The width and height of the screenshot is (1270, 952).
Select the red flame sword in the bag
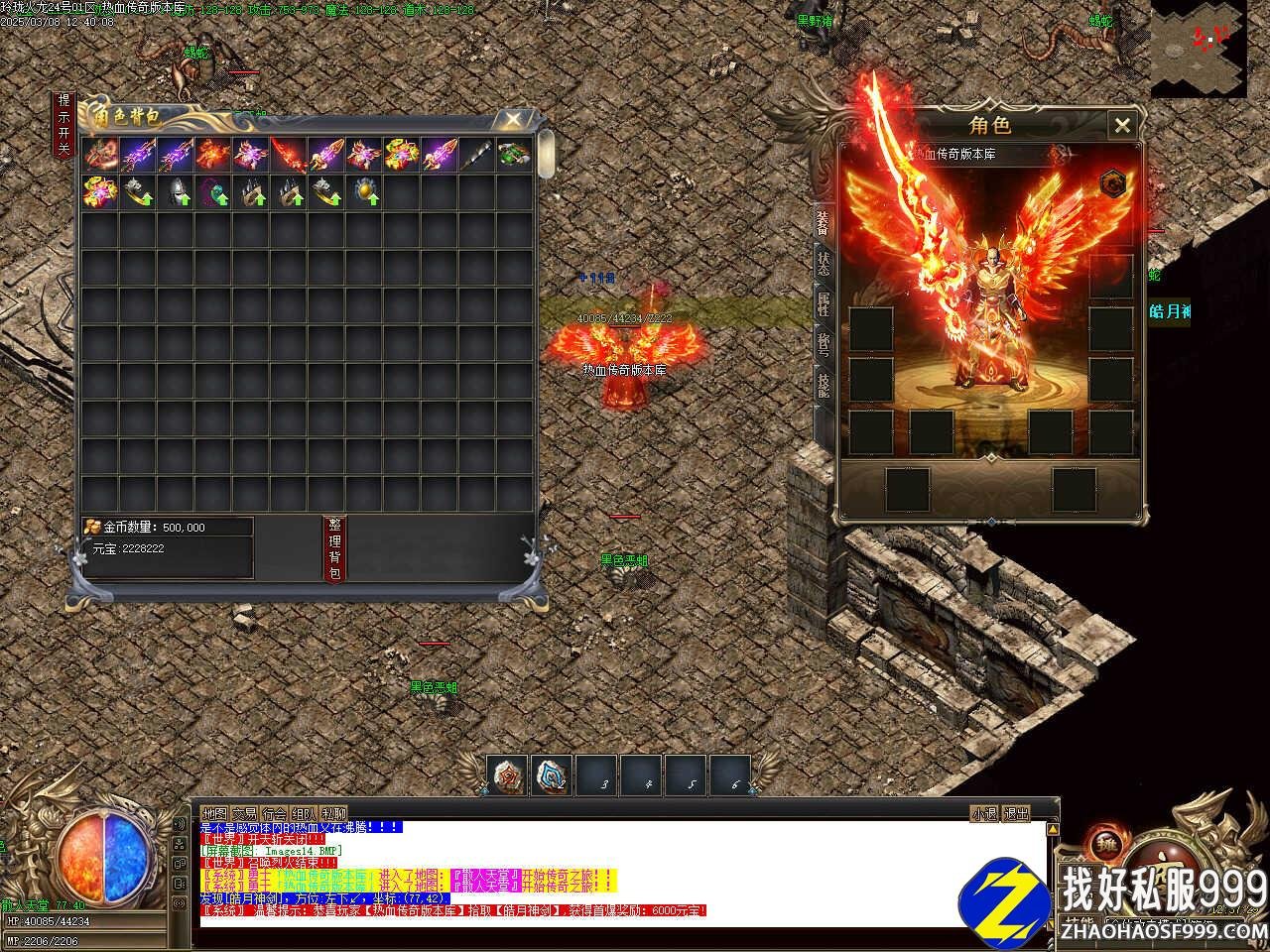288,154
